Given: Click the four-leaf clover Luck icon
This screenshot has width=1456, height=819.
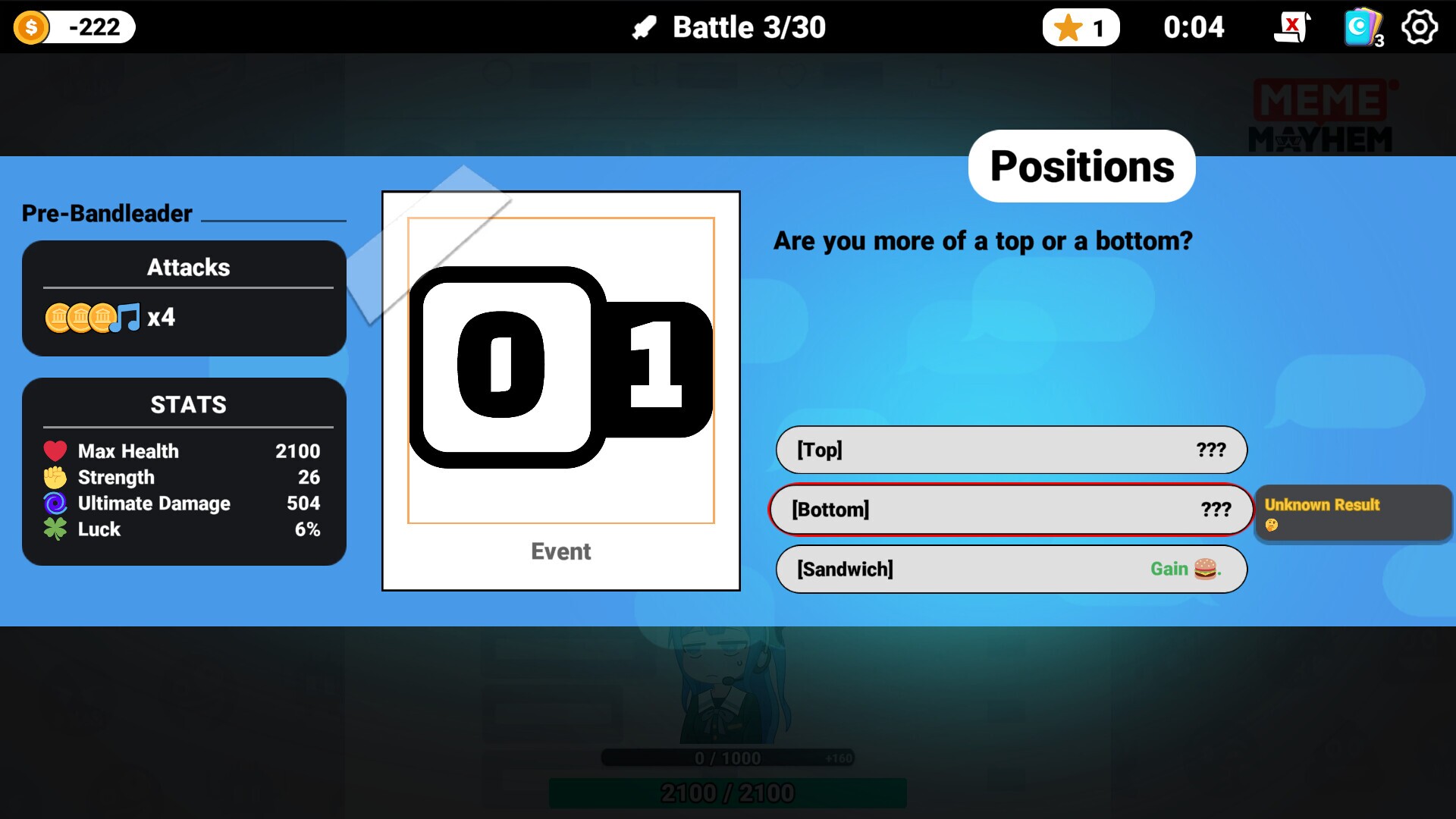Looking at the screenshot, I should (54, 529).
